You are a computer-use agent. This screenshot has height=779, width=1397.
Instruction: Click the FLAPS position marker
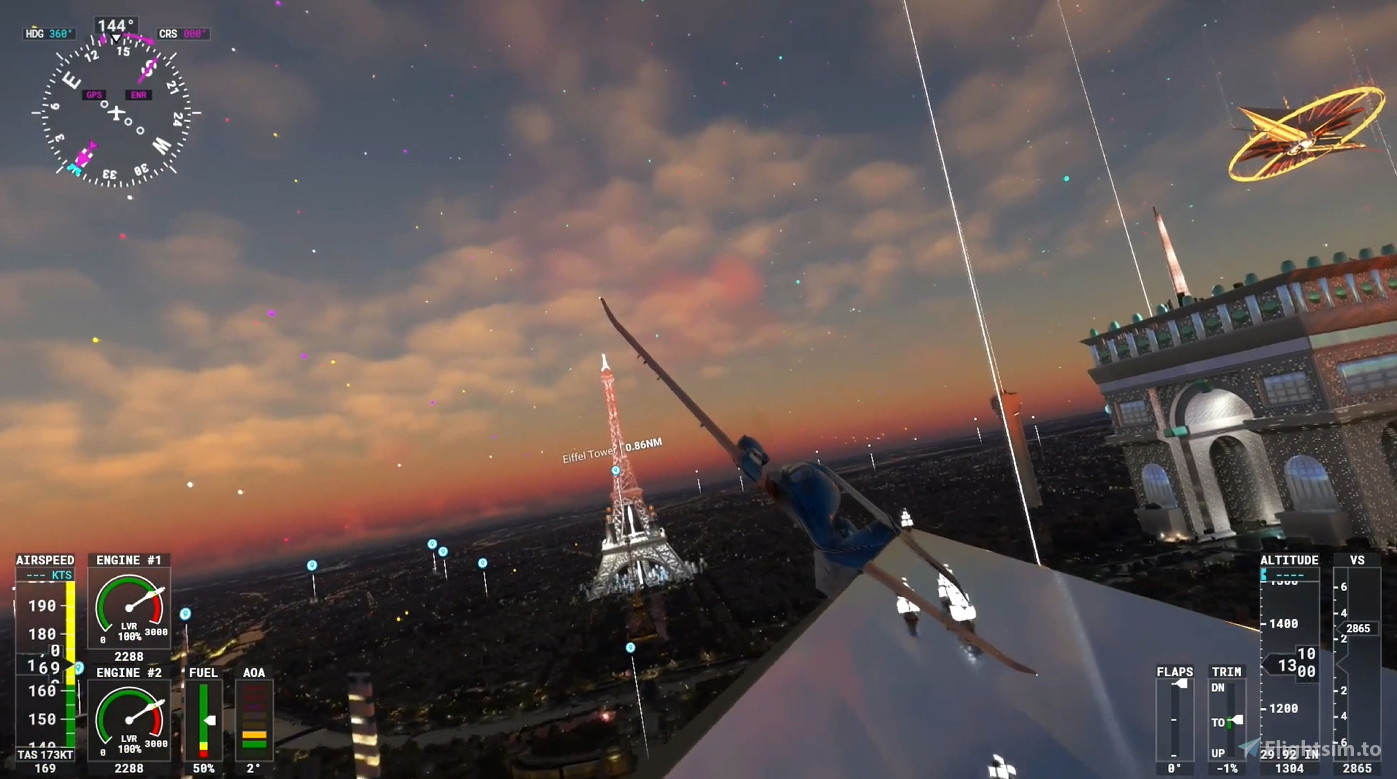point(1179,684)
